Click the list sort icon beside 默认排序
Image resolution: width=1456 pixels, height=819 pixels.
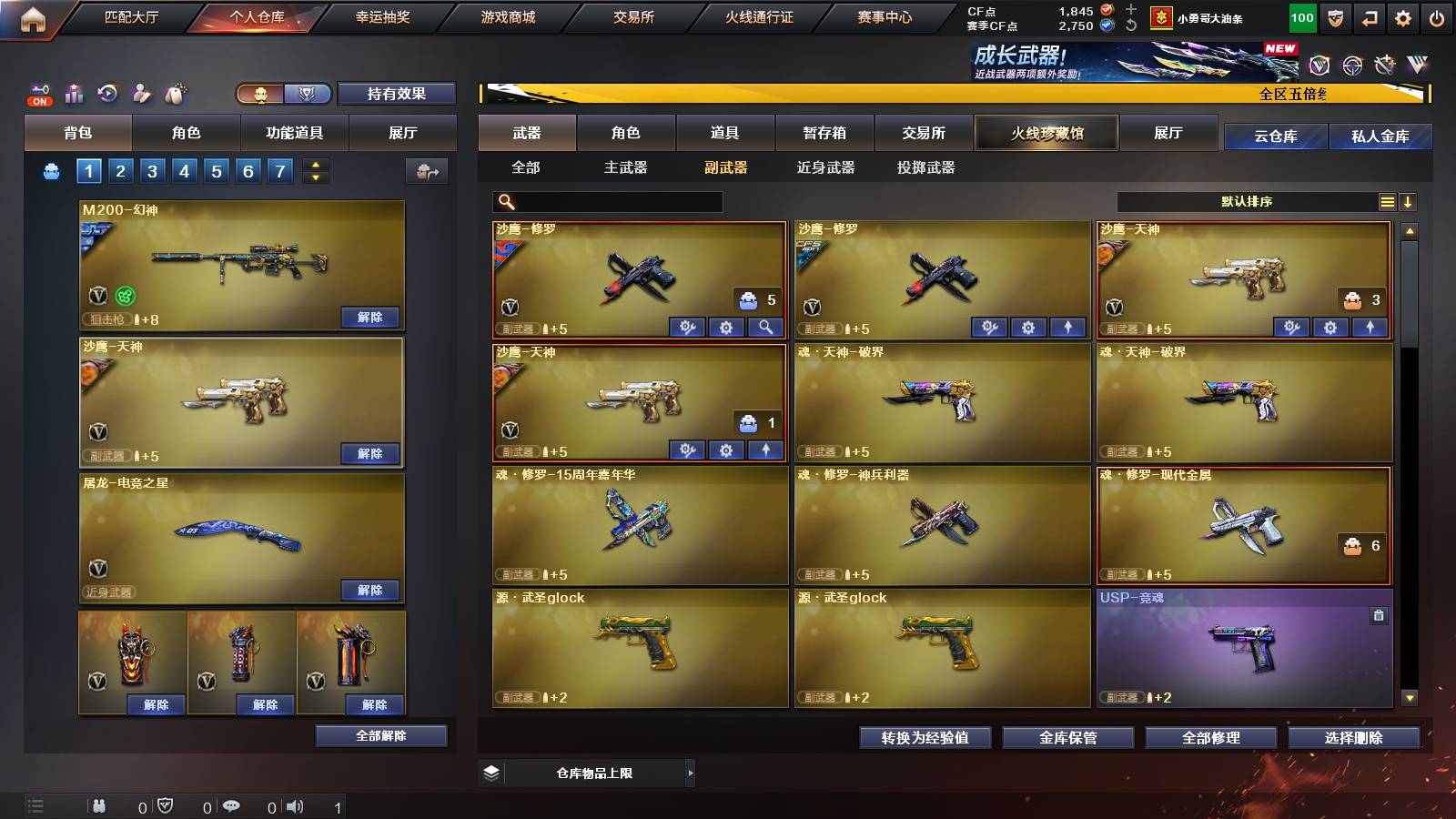click(1387, 202)
